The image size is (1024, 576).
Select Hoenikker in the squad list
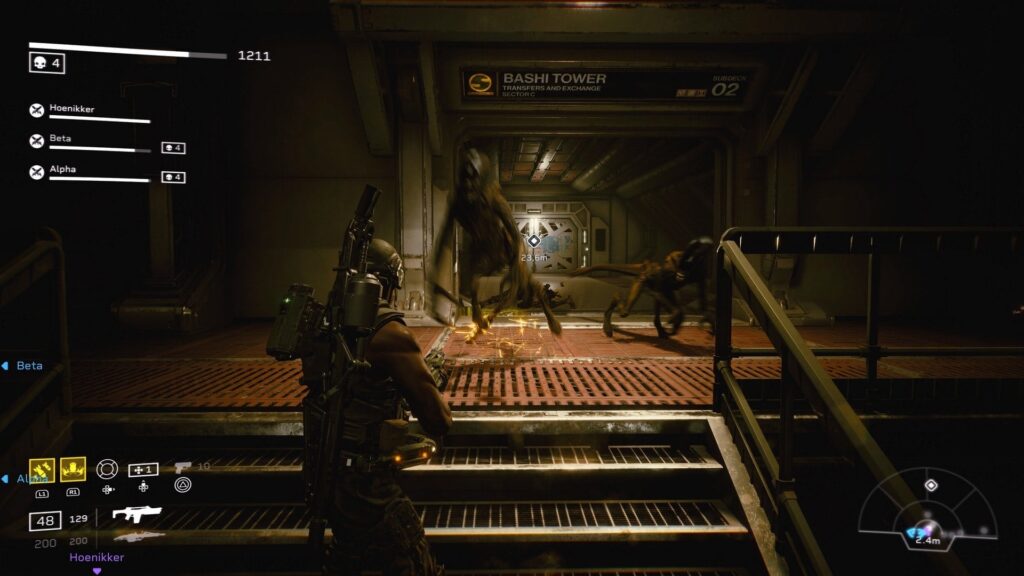(72, 109)
